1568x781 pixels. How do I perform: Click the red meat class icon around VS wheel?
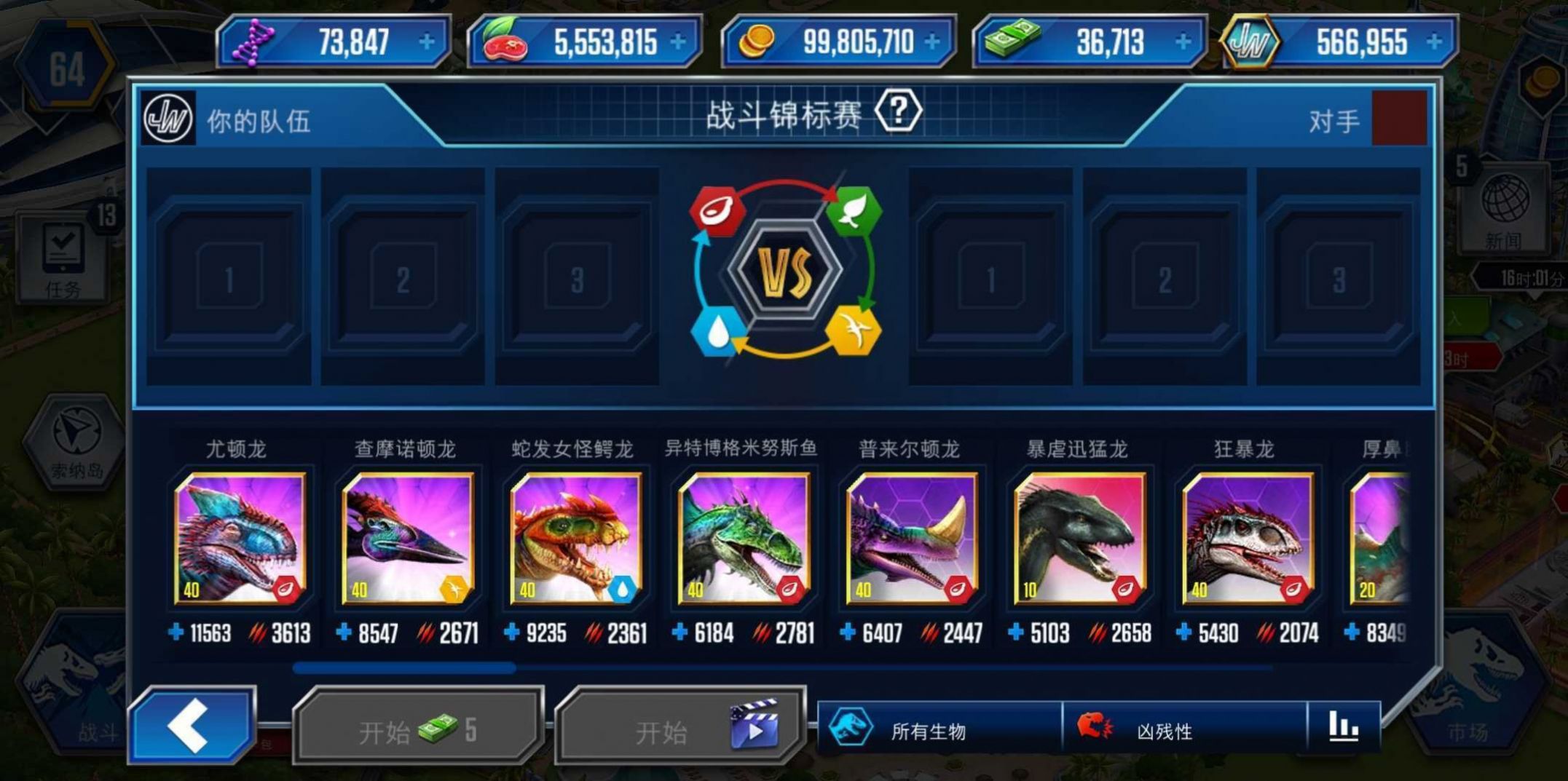[718, 210]
